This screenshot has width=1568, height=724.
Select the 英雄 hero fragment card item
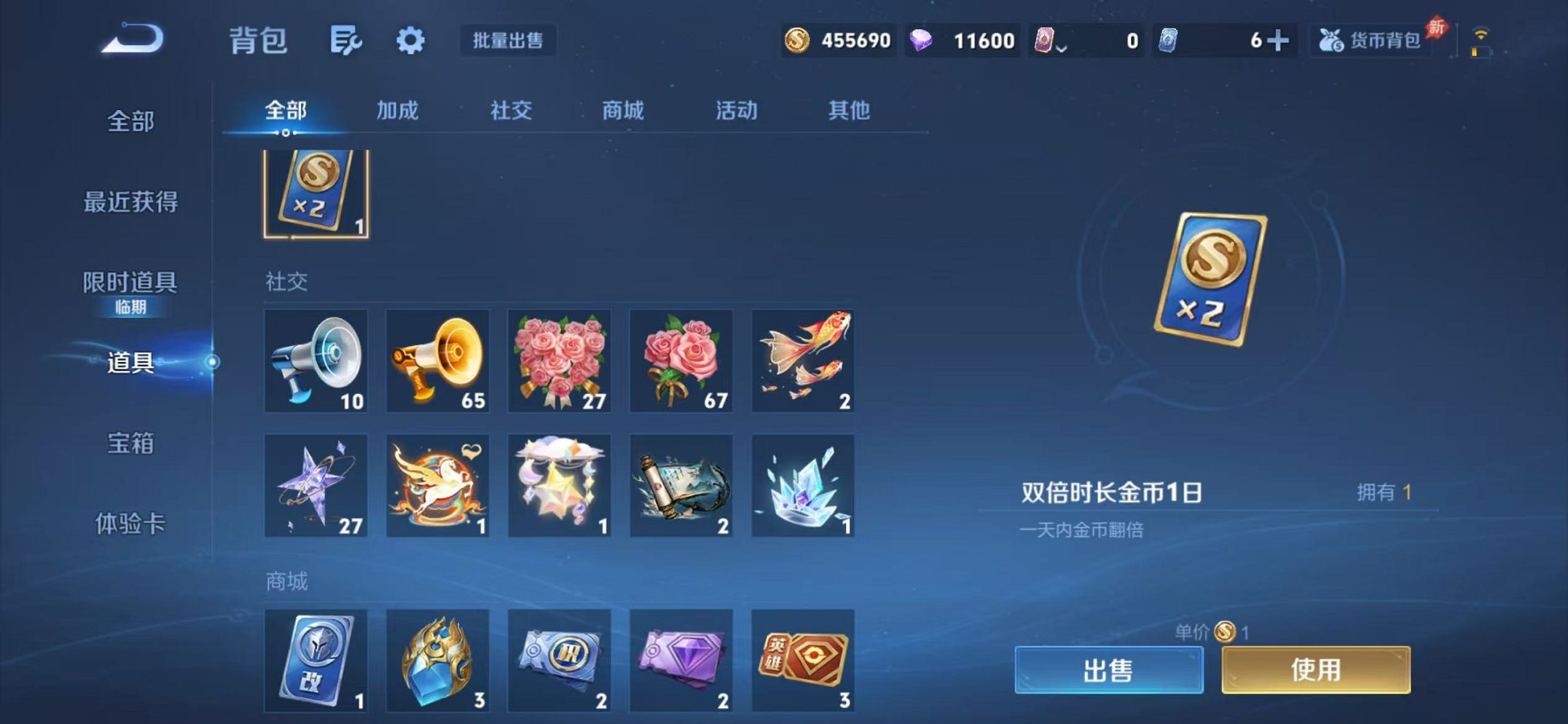pyautogui.click(x=801, y=659)
